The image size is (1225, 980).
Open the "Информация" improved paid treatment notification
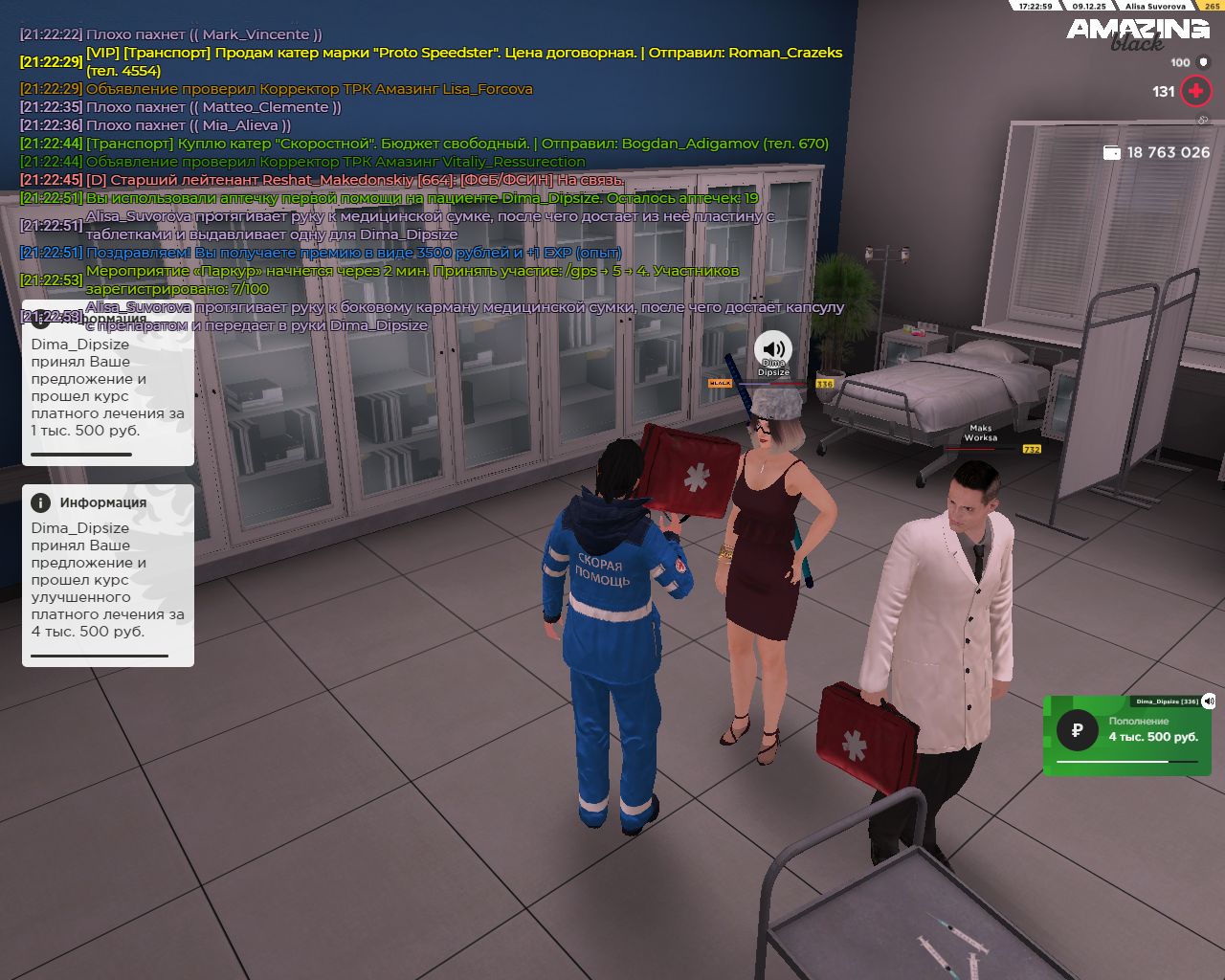coord(107,574)
